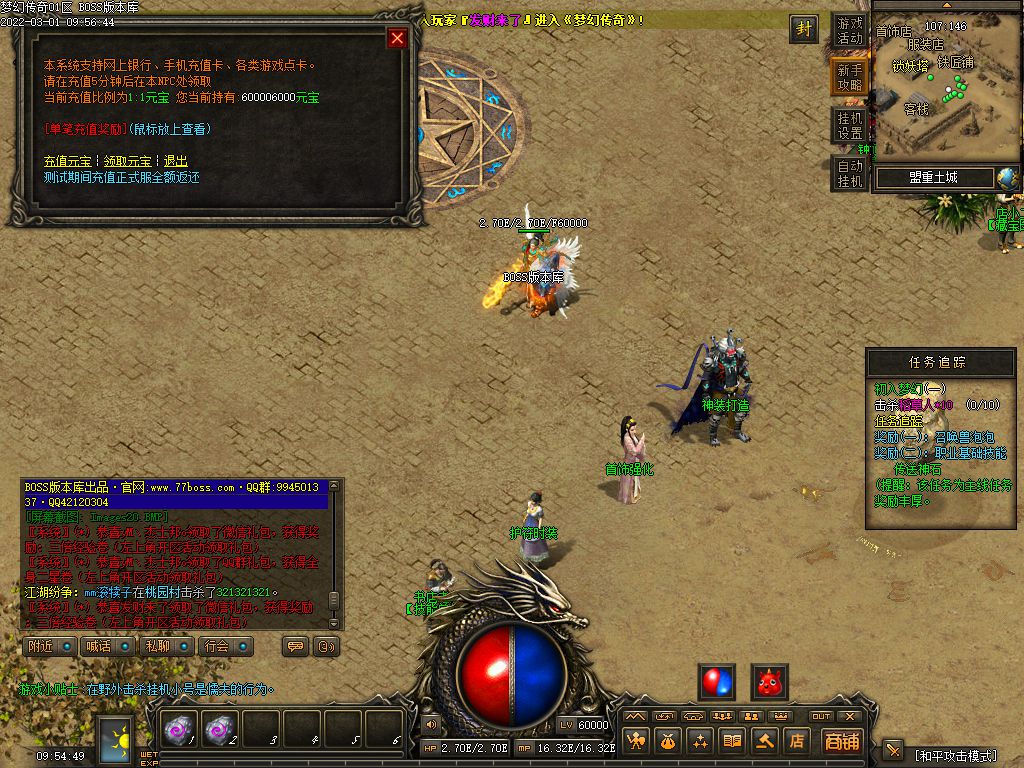1024x768 pixels.
Task: Open the bag inventory icon
Action: [x=668, y=741]
